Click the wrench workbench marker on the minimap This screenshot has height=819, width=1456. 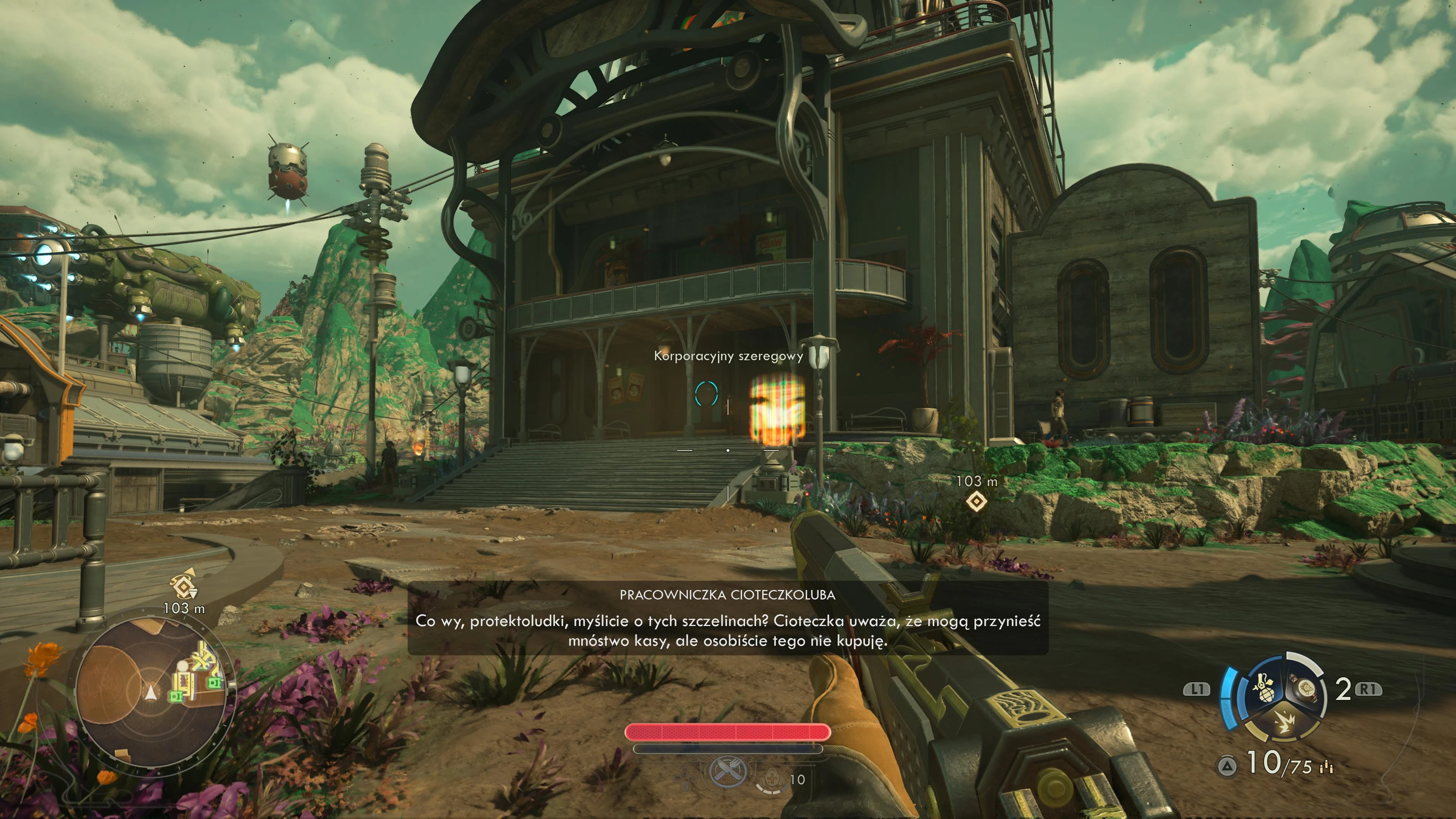click(x=200, y=660)
